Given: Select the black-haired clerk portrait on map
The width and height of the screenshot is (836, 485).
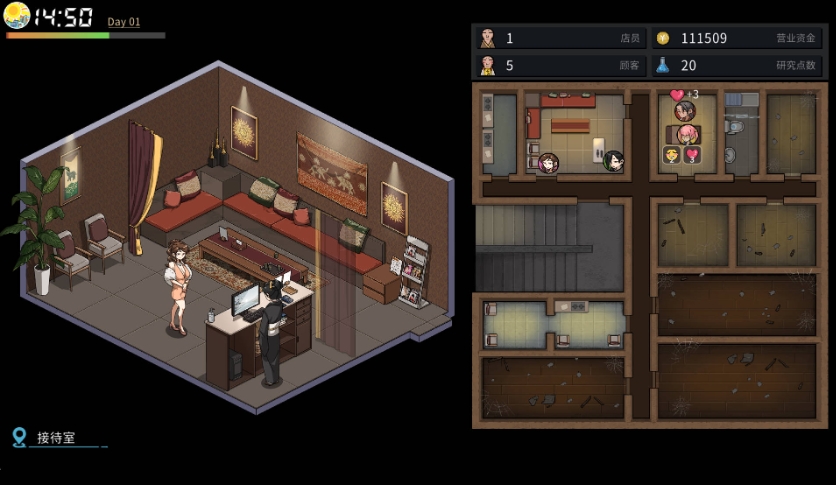Looking at the screenshot, I should click(x=613, y=160).
